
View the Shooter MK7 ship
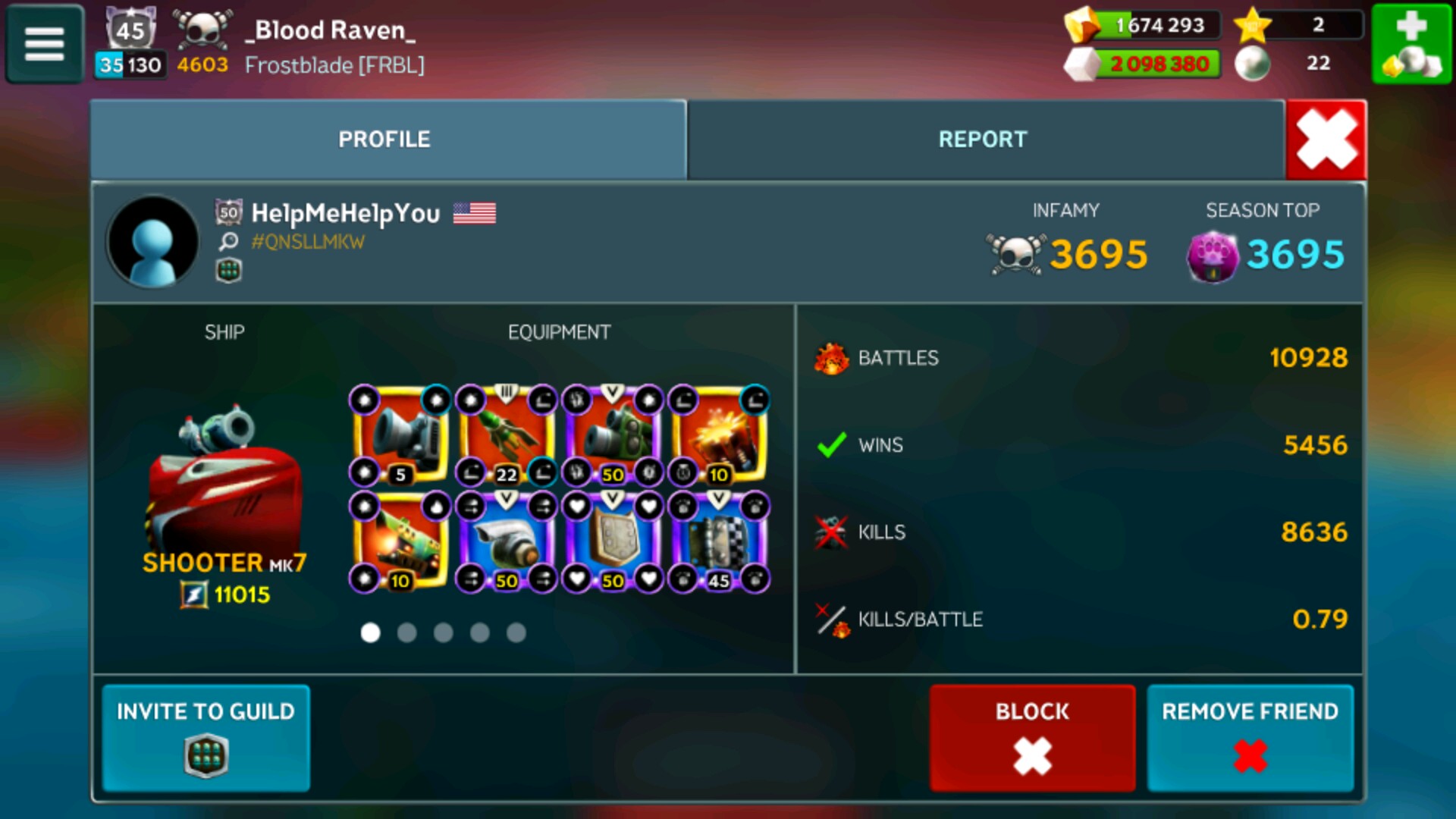pos(224,485)
